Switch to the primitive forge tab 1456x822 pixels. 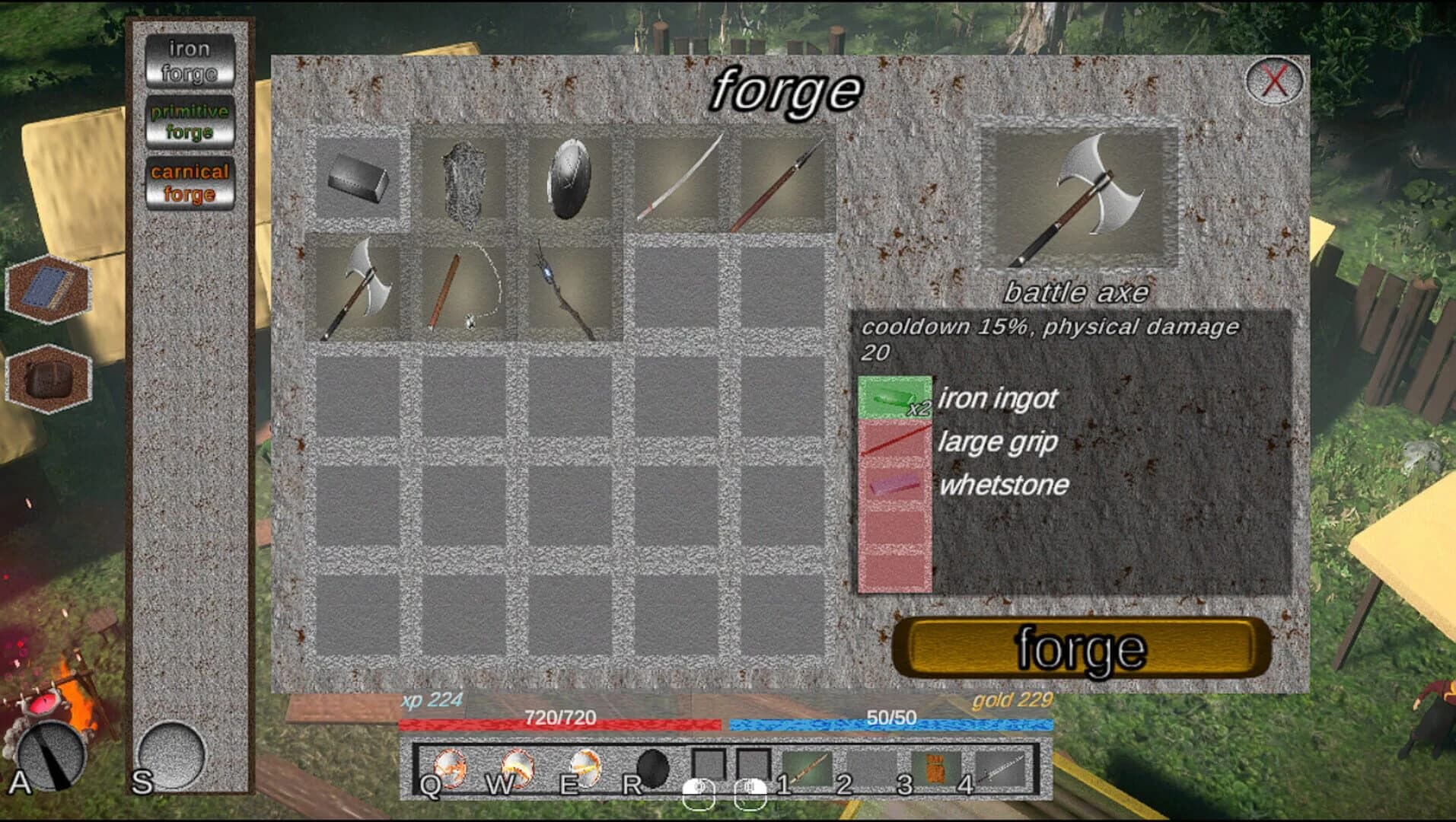(190, 122)
